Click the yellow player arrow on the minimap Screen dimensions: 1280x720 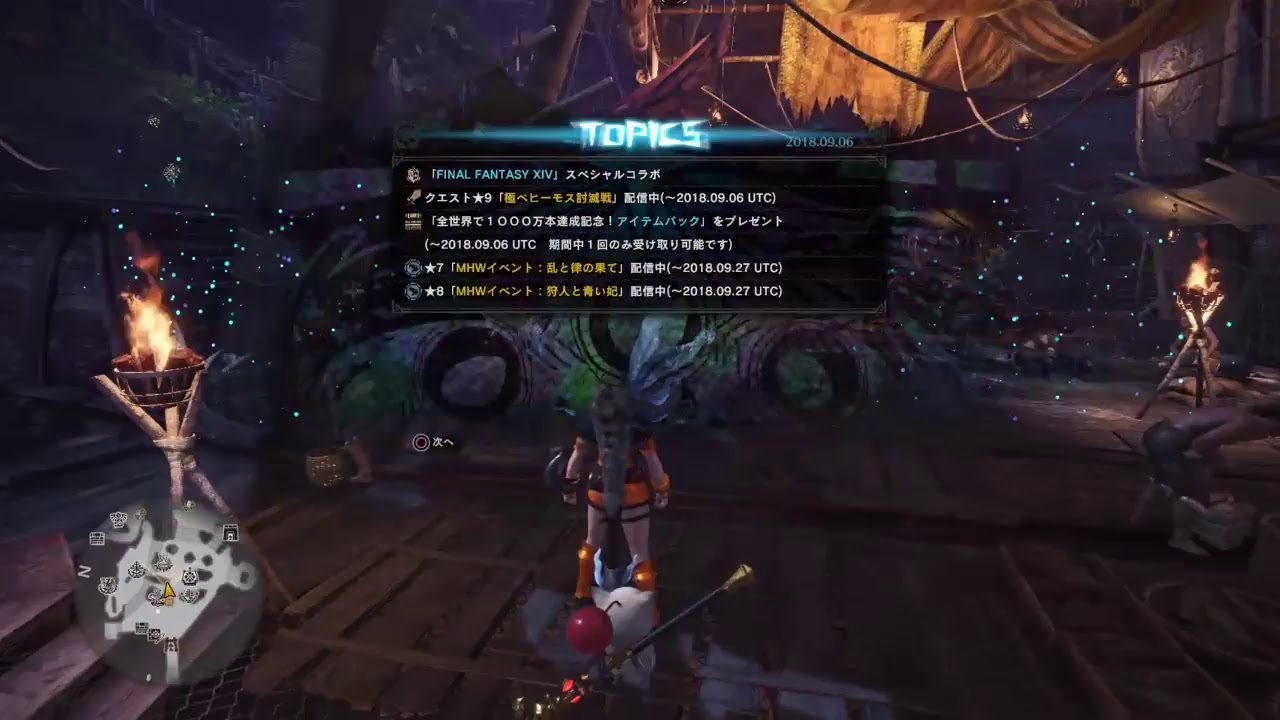pos(169,591)
